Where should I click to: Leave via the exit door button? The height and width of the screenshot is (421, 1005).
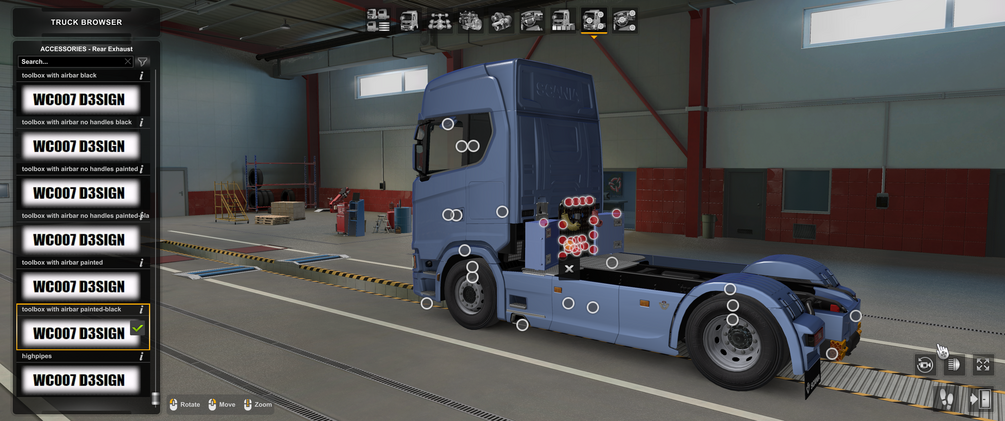981,398
